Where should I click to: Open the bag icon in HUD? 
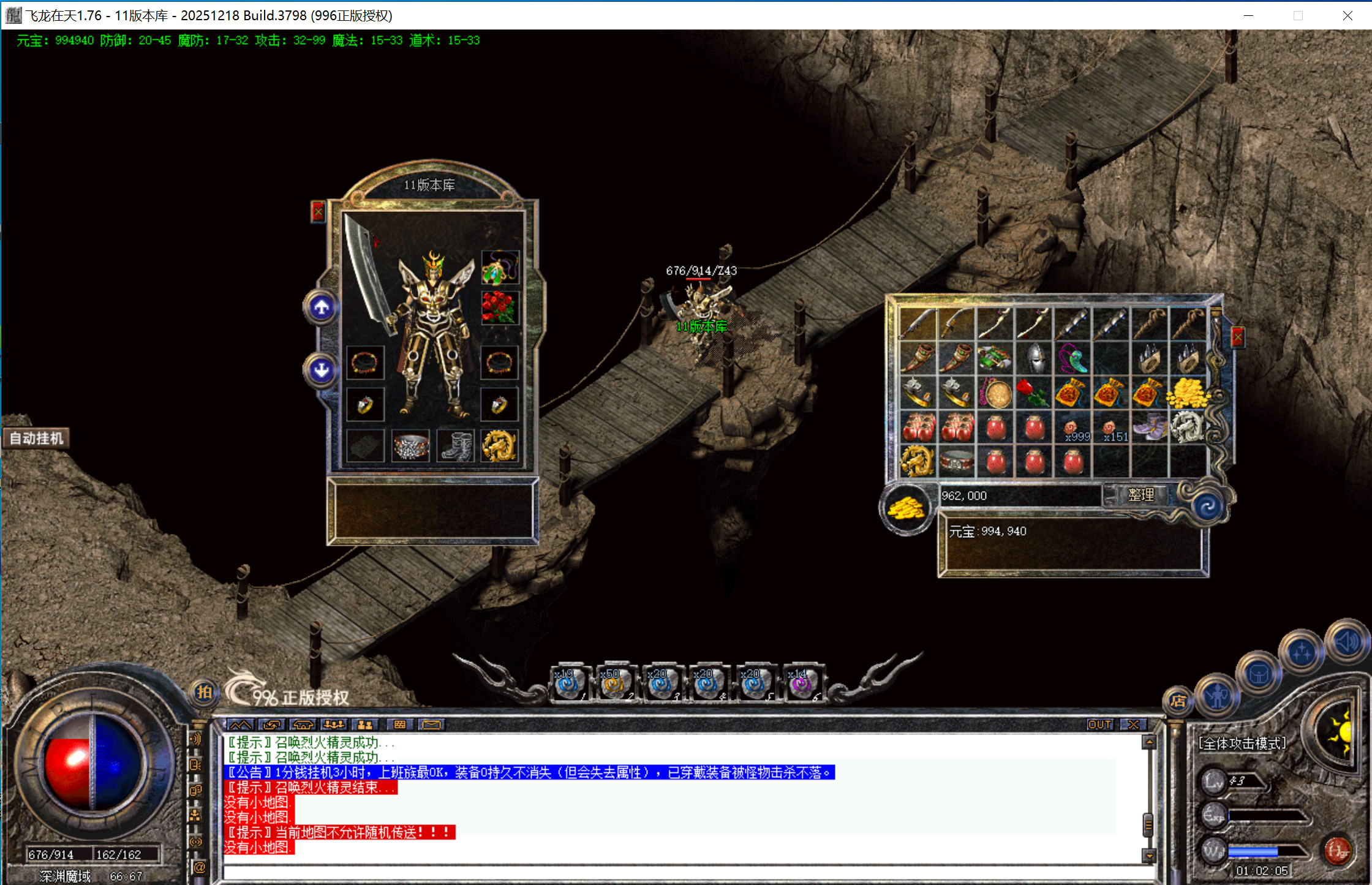[1258, 675]
